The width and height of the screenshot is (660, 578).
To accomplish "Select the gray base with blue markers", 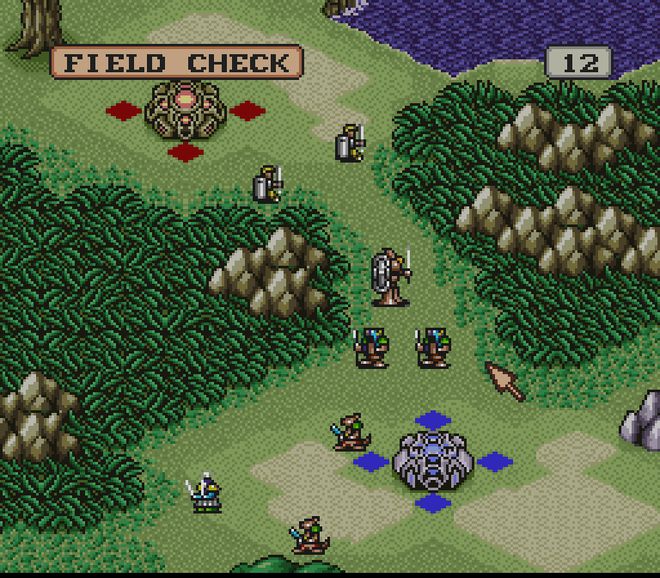I will tap(432, 461).
